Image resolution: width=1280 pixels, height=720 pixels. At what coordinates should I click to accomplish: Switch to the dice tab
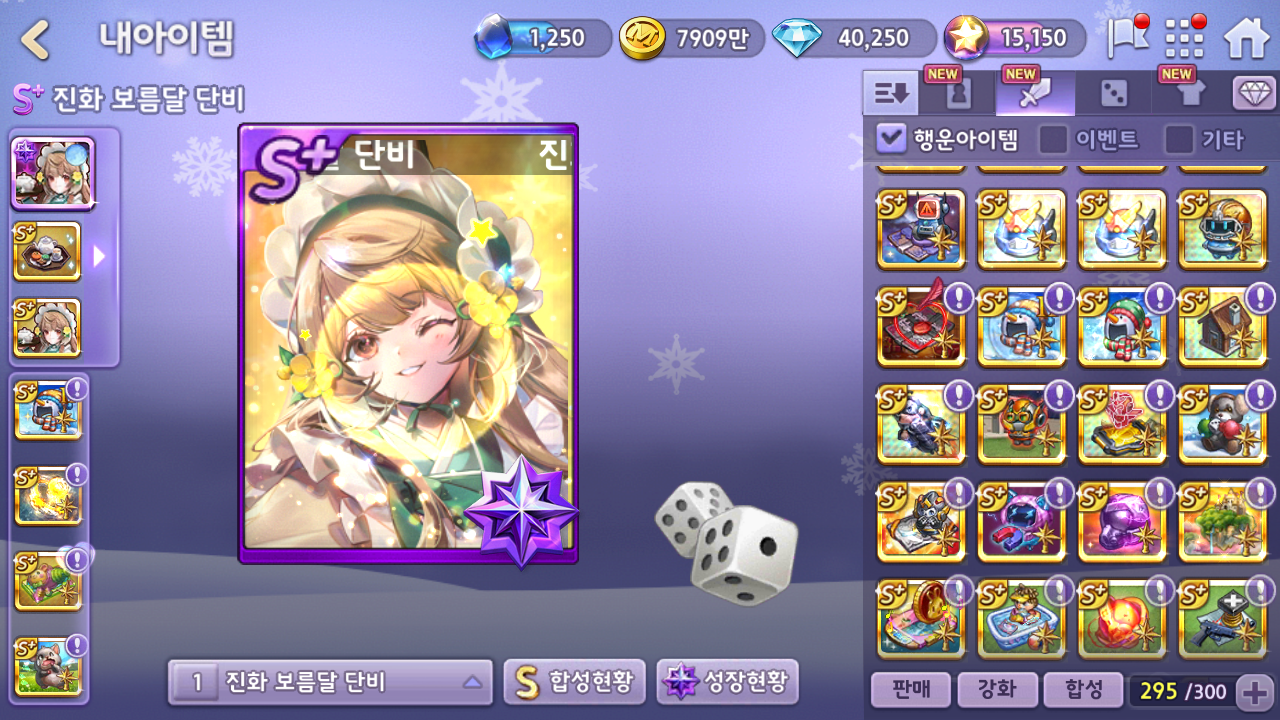(x=1113, y=94)
